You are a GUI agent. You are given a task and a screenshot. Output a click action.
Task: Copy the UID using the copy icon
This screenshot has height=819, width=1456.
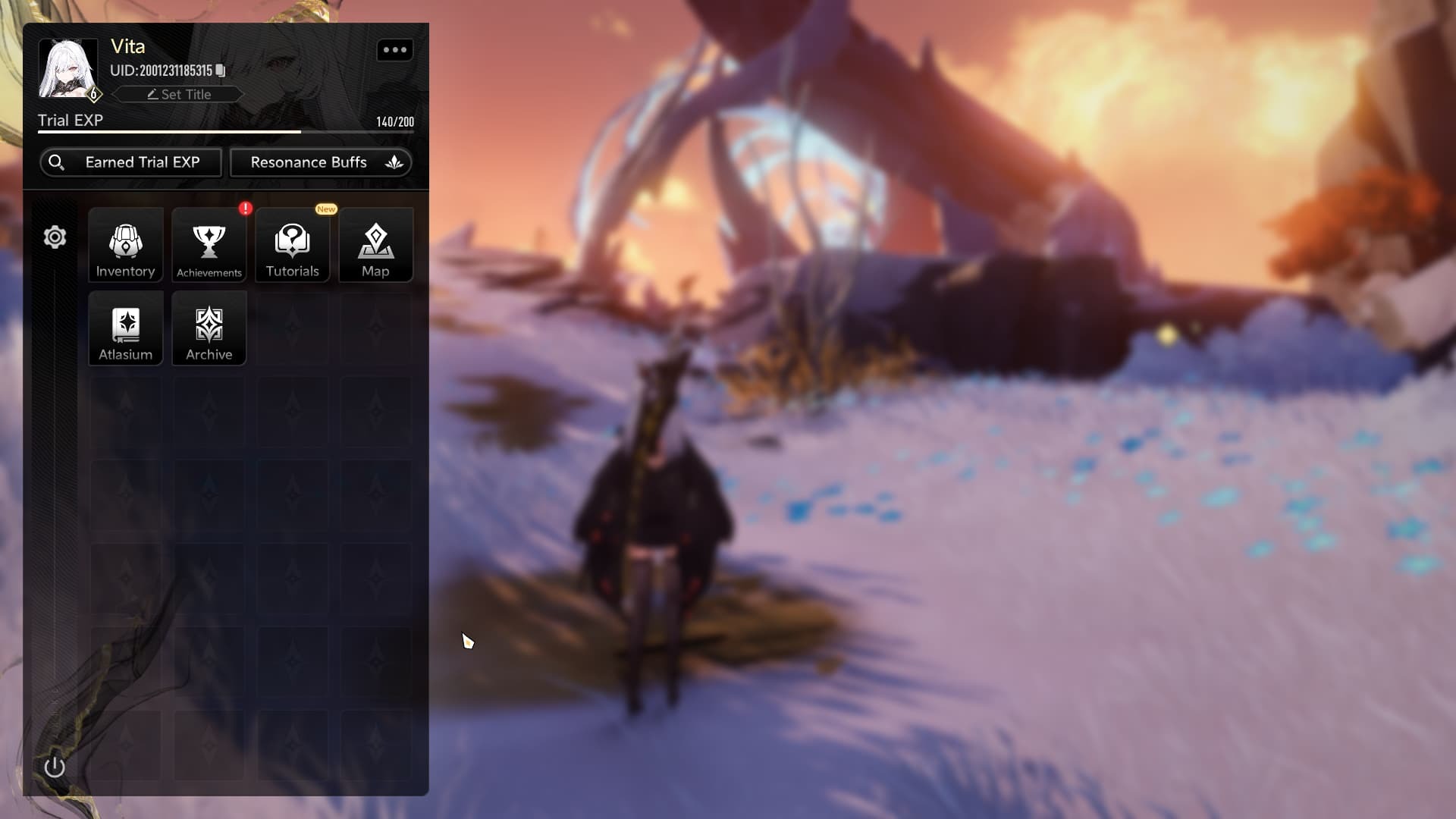[220, 71]
